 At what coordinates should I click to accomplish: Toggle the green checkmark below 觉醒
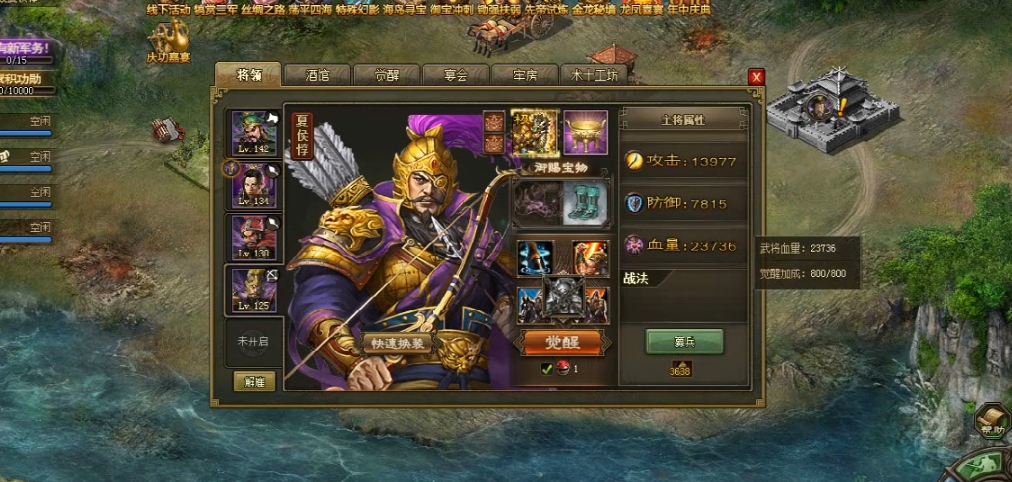pyautogui.click(x=547, y=369)
